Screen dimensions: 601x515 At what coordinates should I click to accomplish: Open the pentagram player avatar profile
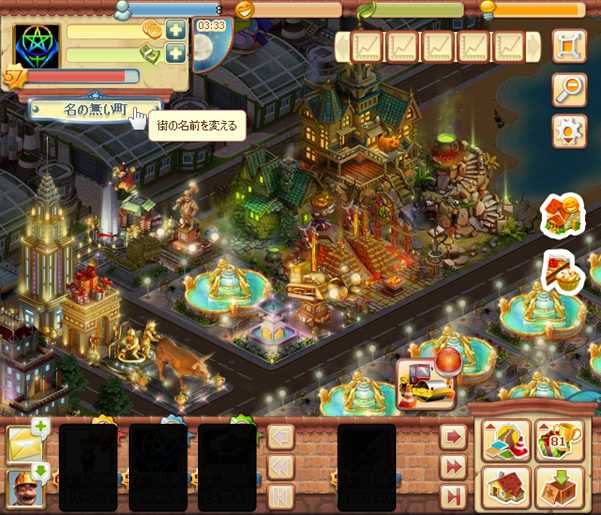36,46
